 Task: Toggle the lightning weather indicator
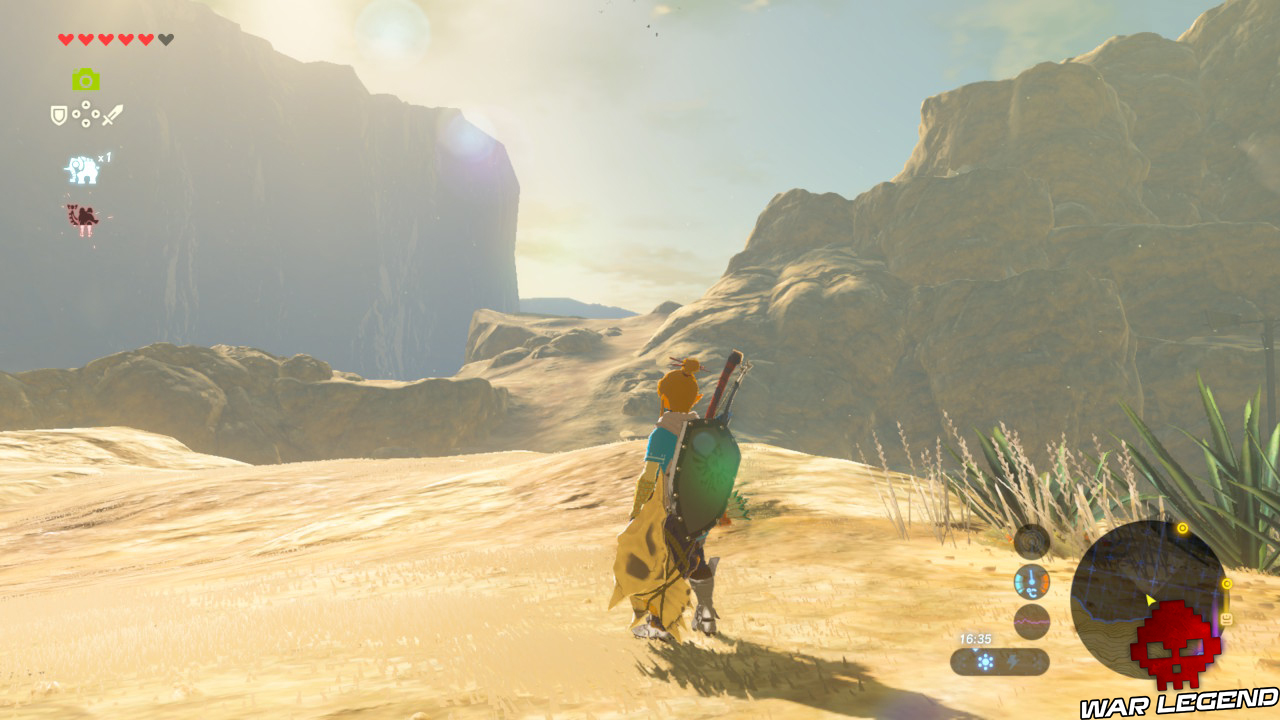pos(1011,660)
